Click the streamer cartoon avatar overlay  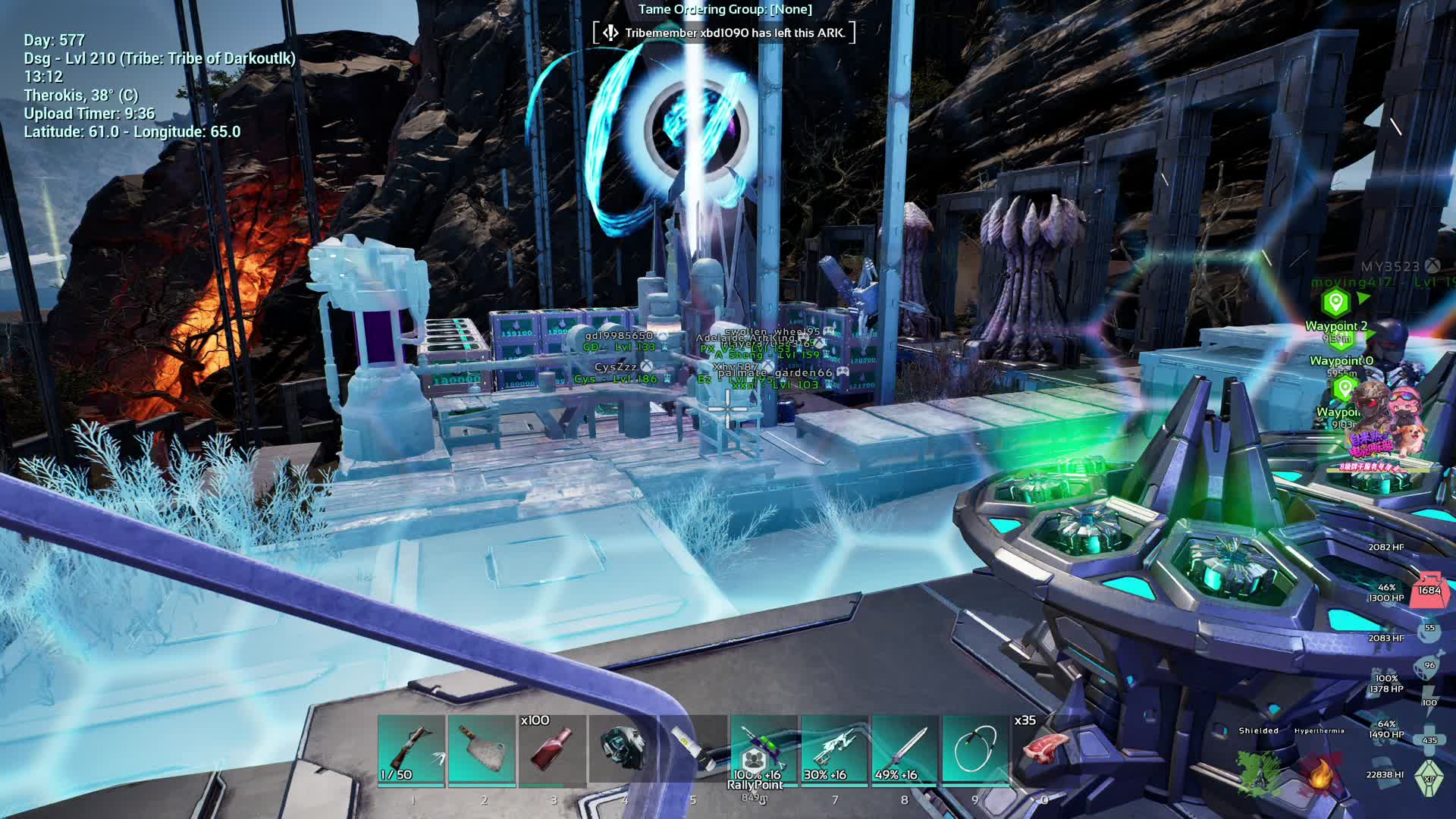(1382, 426)
